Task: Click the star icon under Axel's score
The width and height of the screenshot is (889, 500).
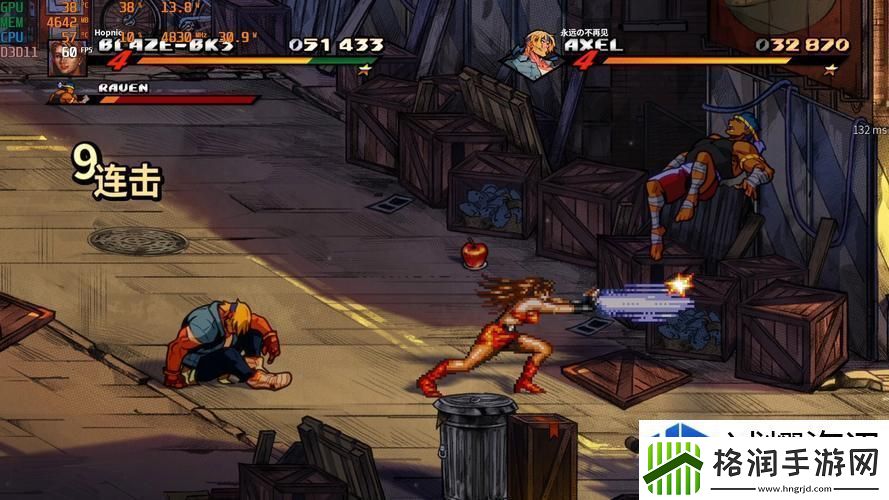Action: [x=830, y=69]
